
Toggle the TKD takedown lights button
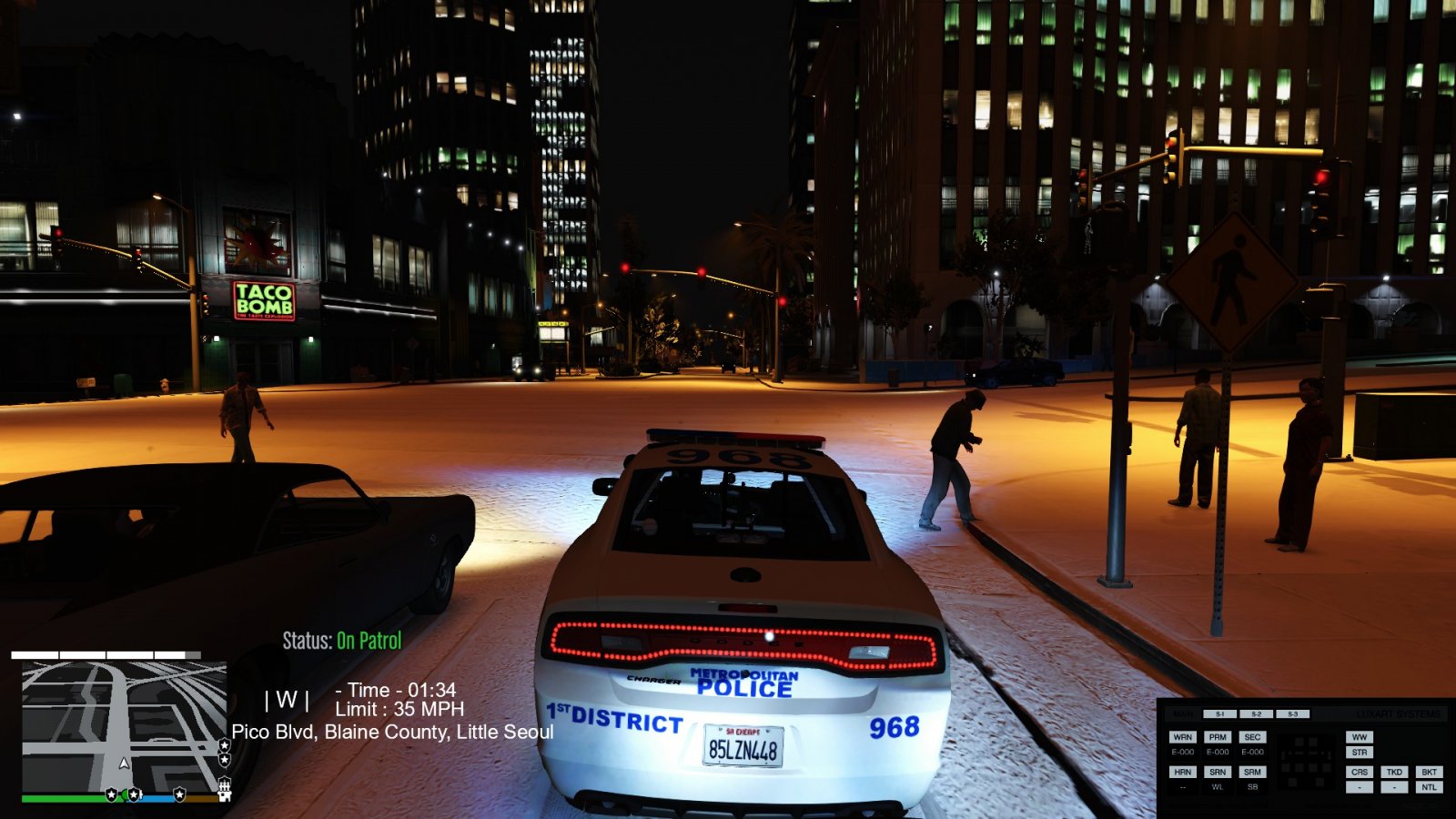[x=1394, y=772]
